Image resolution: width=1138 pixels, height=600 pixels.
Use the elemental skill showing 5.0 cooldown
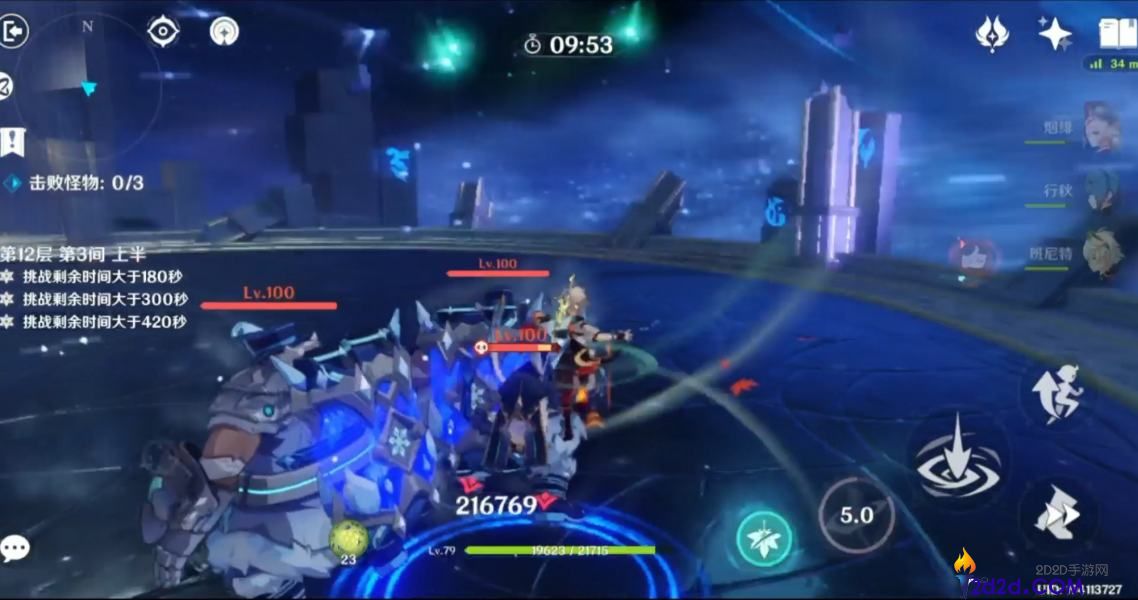856,516
